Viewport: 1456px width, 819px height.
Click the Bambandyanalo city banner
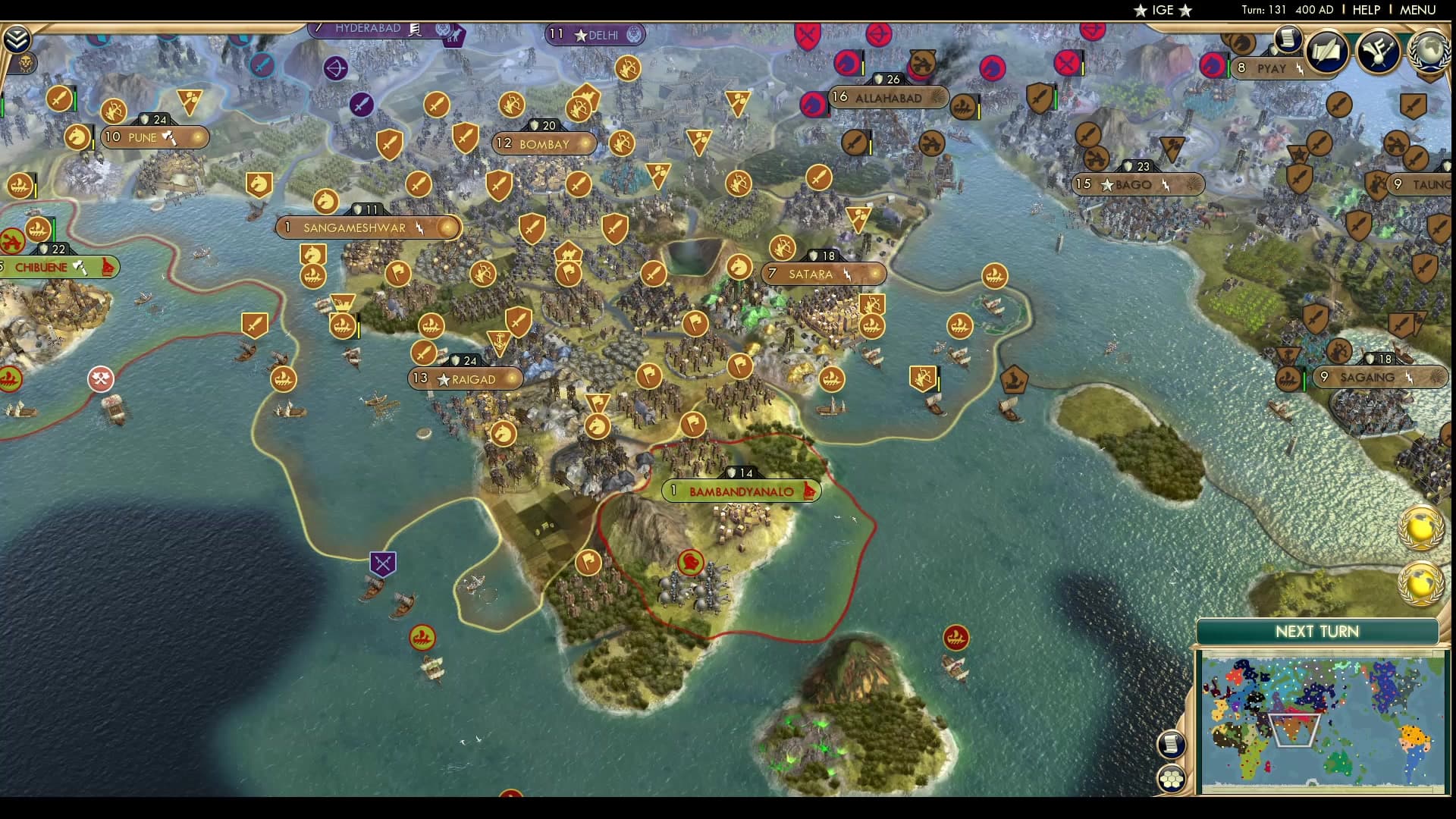coord(742,491)
